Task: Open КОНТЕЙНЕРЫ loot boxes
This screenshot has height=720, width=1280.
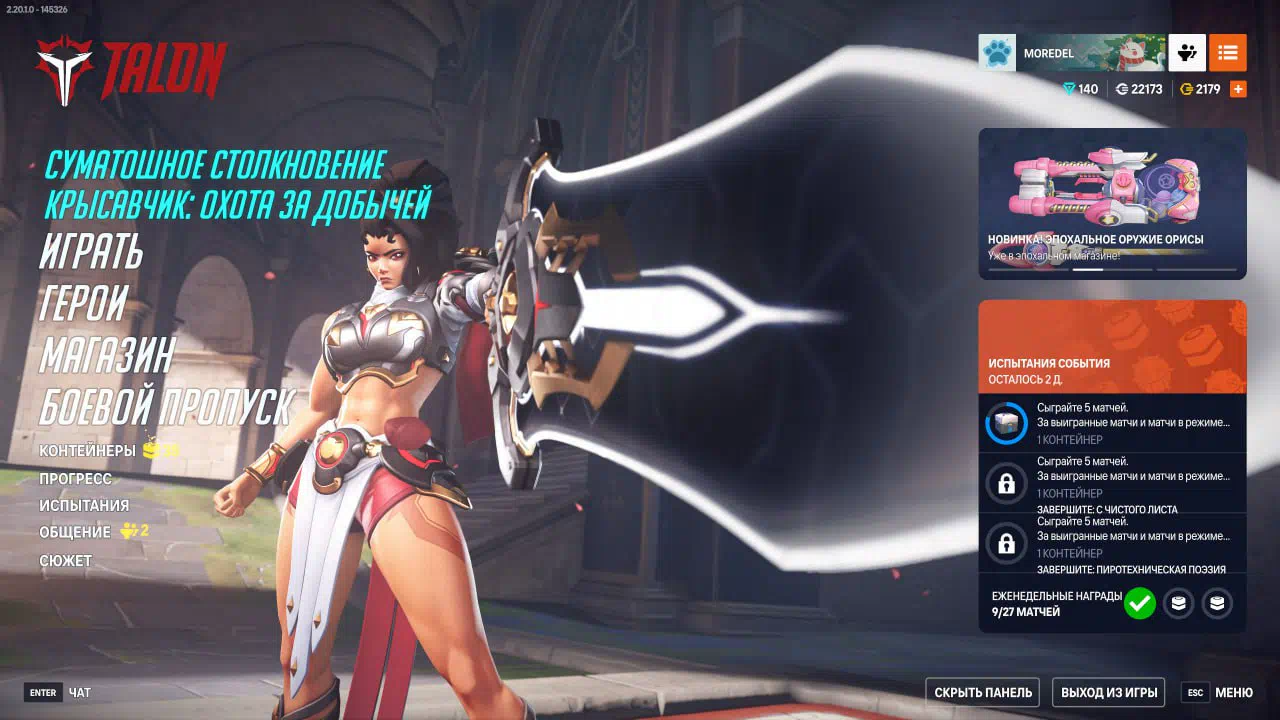Action: [88, 451]
